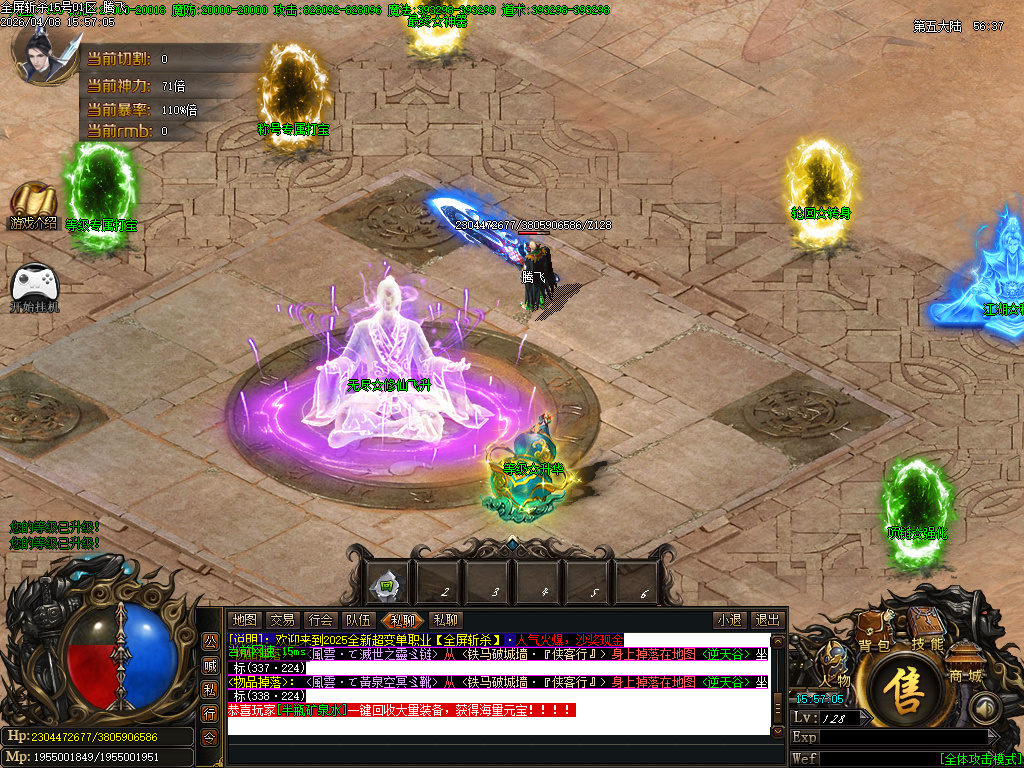Open the 队伍 team button
This screenshot has width=1024, height=768.
click(358, 621)
